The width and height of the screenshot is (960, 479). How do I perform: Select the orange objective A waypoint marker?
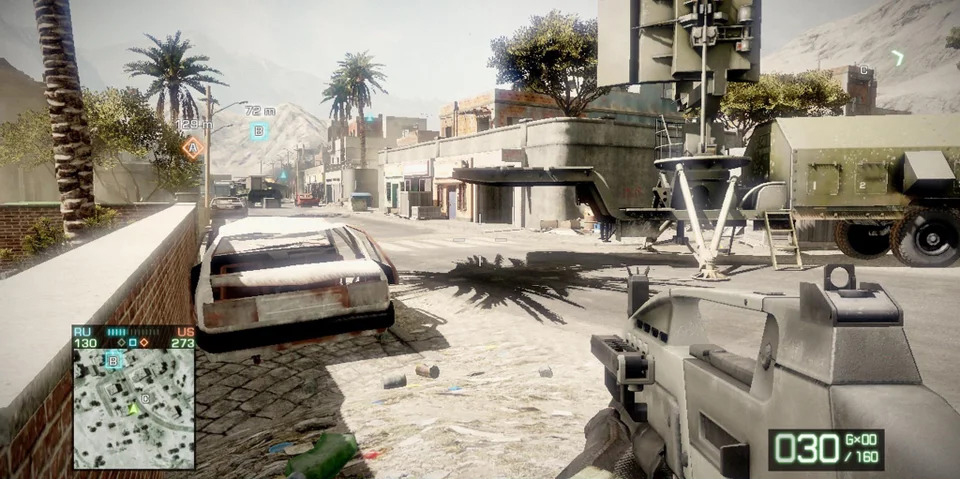click(x=193, y=148)
